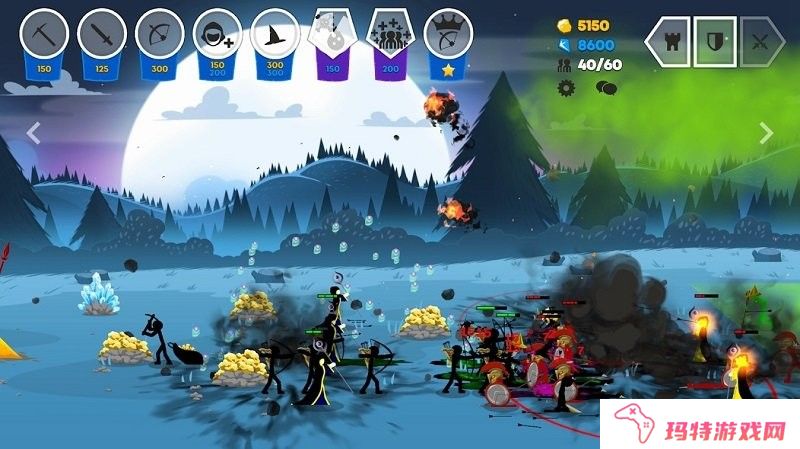Open the chat bubbles icon

point(605,88)
